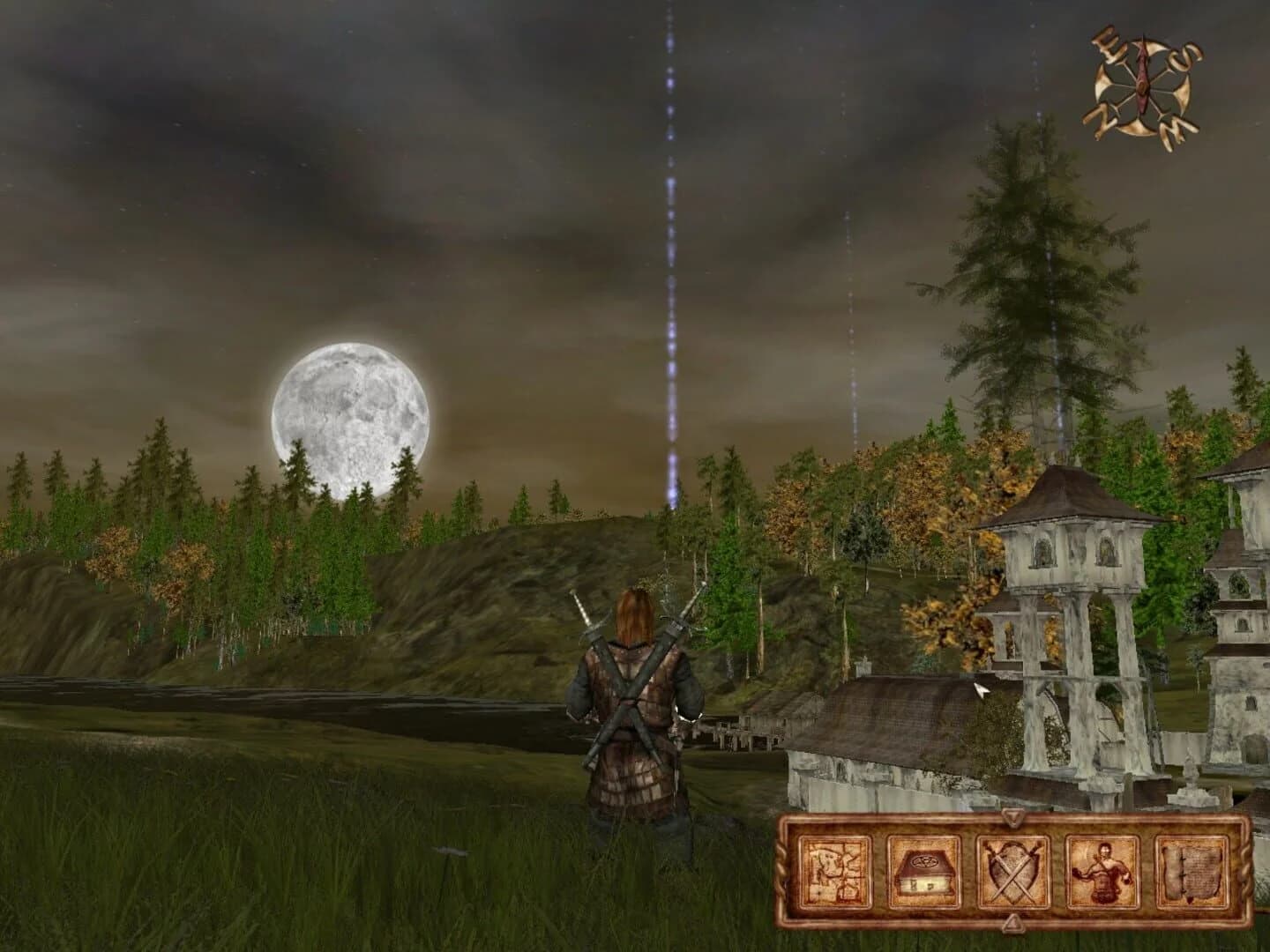This screenshot has width=1270, height=952.
Task: Select the E marker on the compass
Action: pyautogui.click(x=1105, y=44)
